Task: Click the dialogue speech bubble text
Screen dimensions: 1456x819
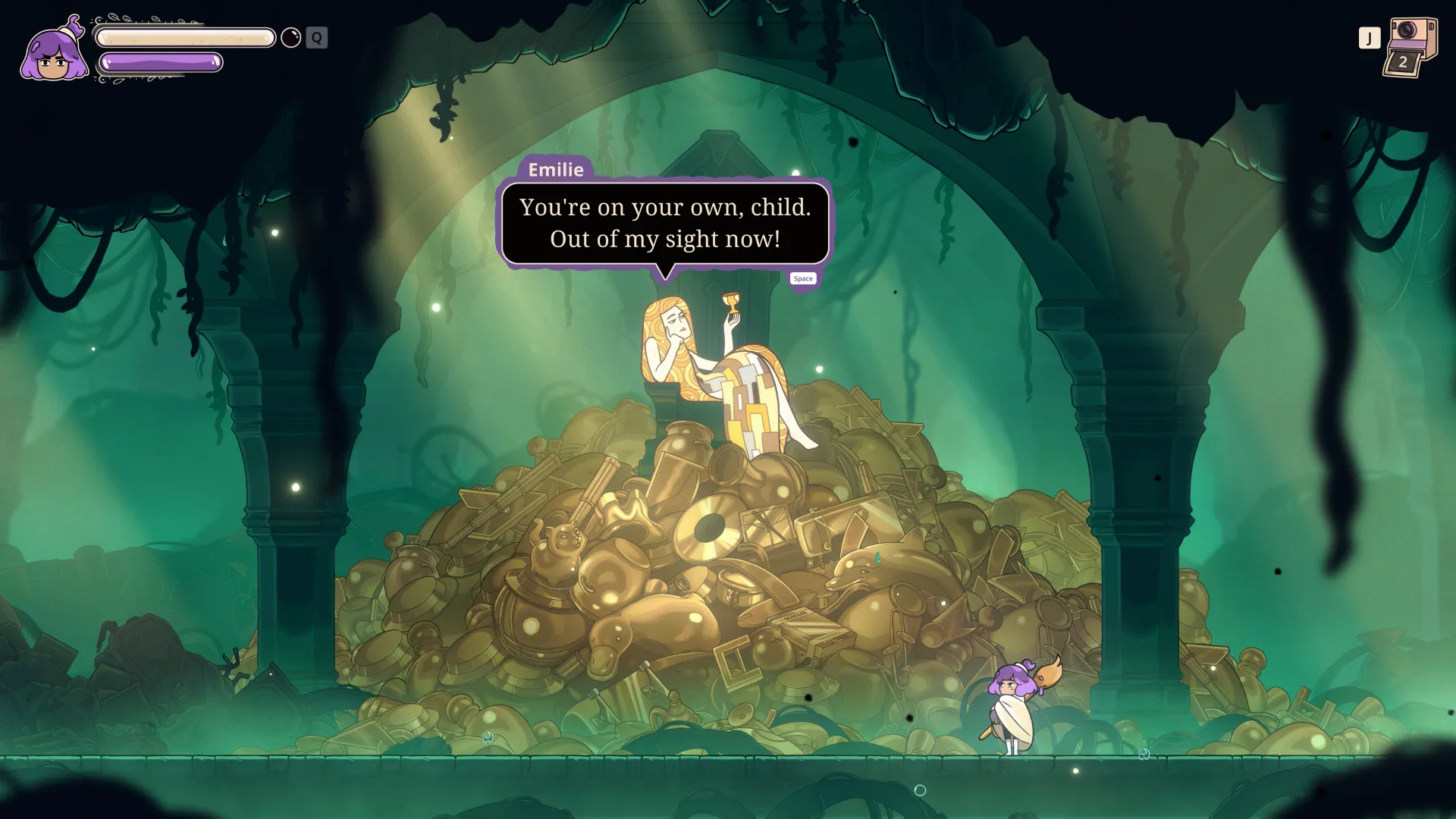Action: click(x=666, y=222)
